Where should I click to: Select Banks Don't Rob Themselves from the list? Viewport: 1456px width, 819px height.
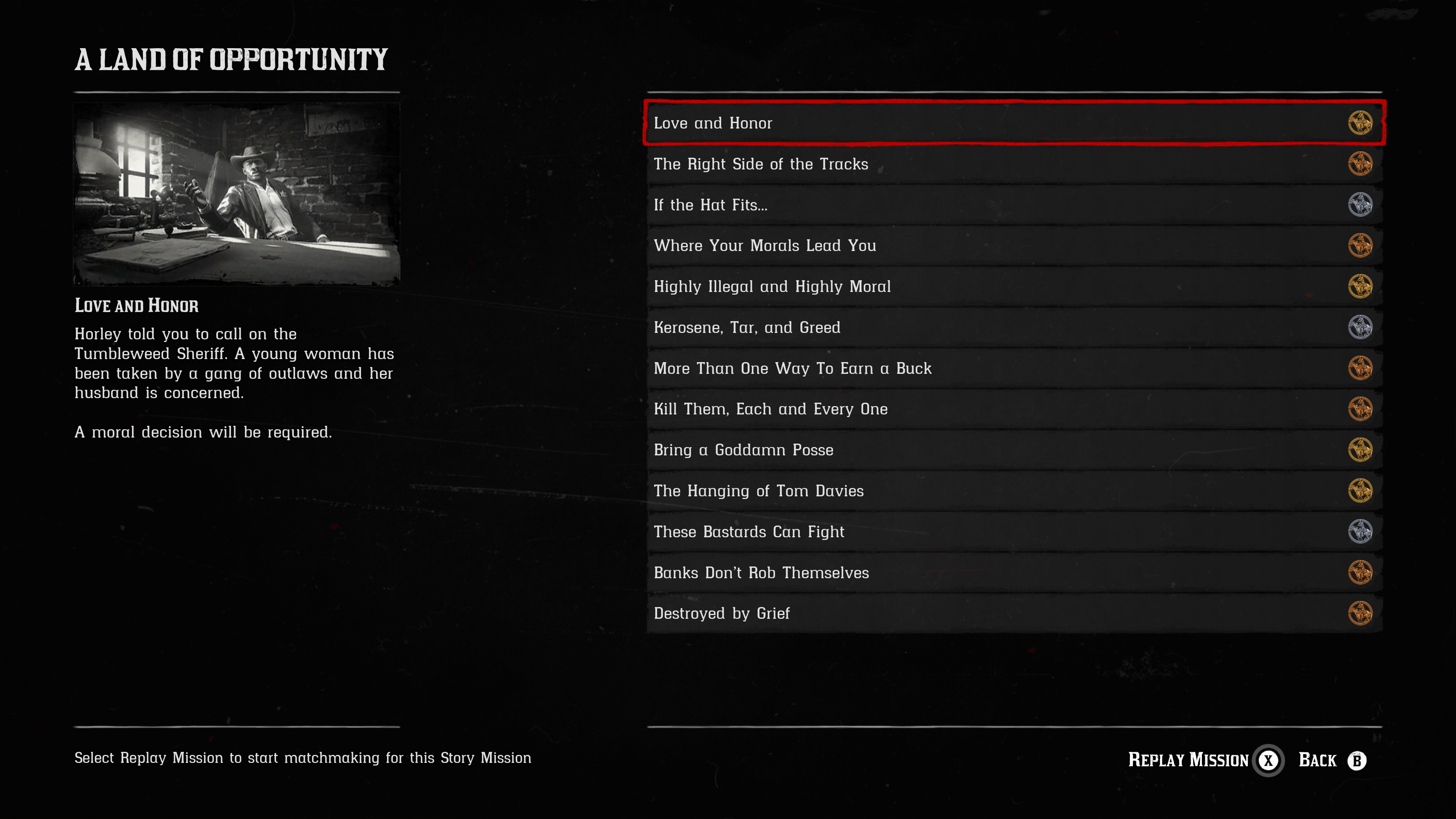[x=761, y=572]
